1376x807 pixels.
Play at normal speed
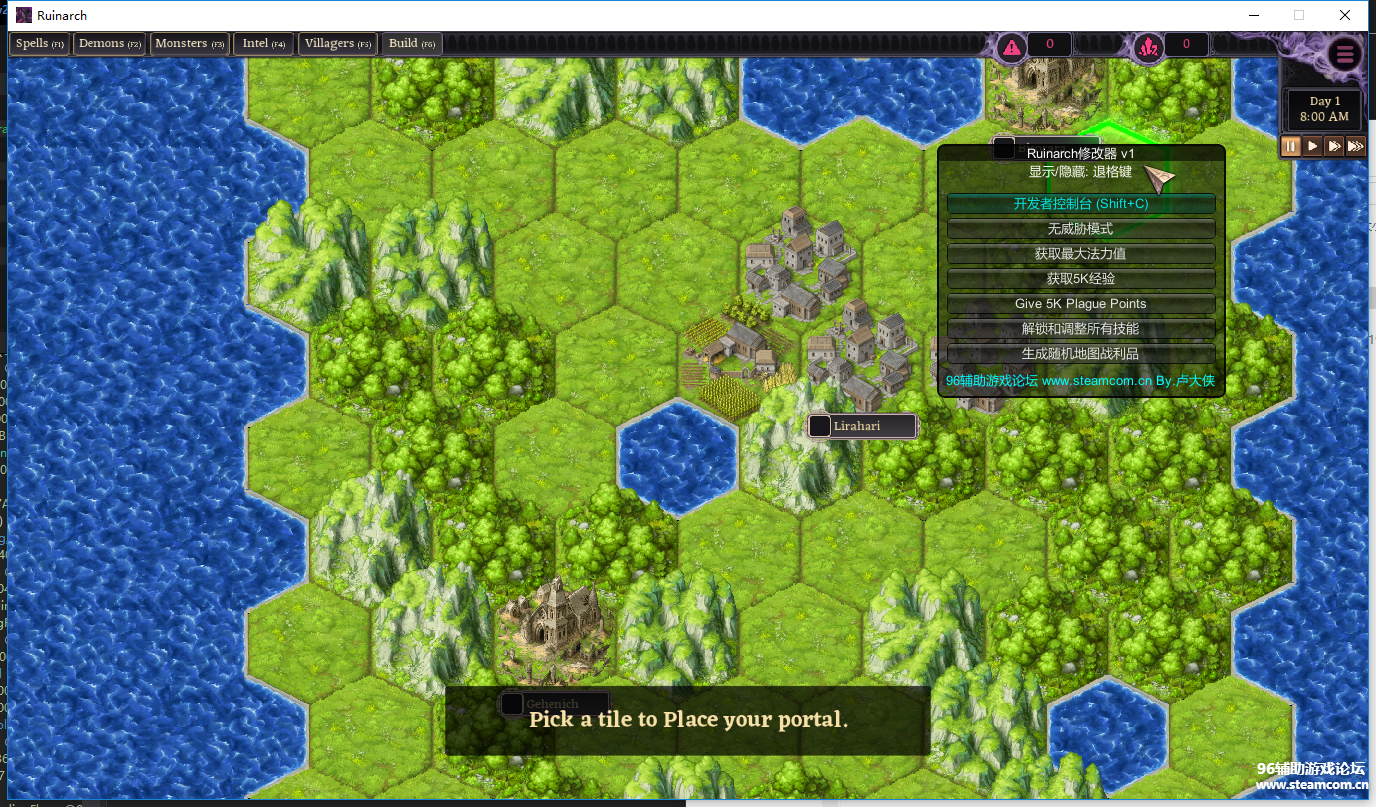(1313, 146)
